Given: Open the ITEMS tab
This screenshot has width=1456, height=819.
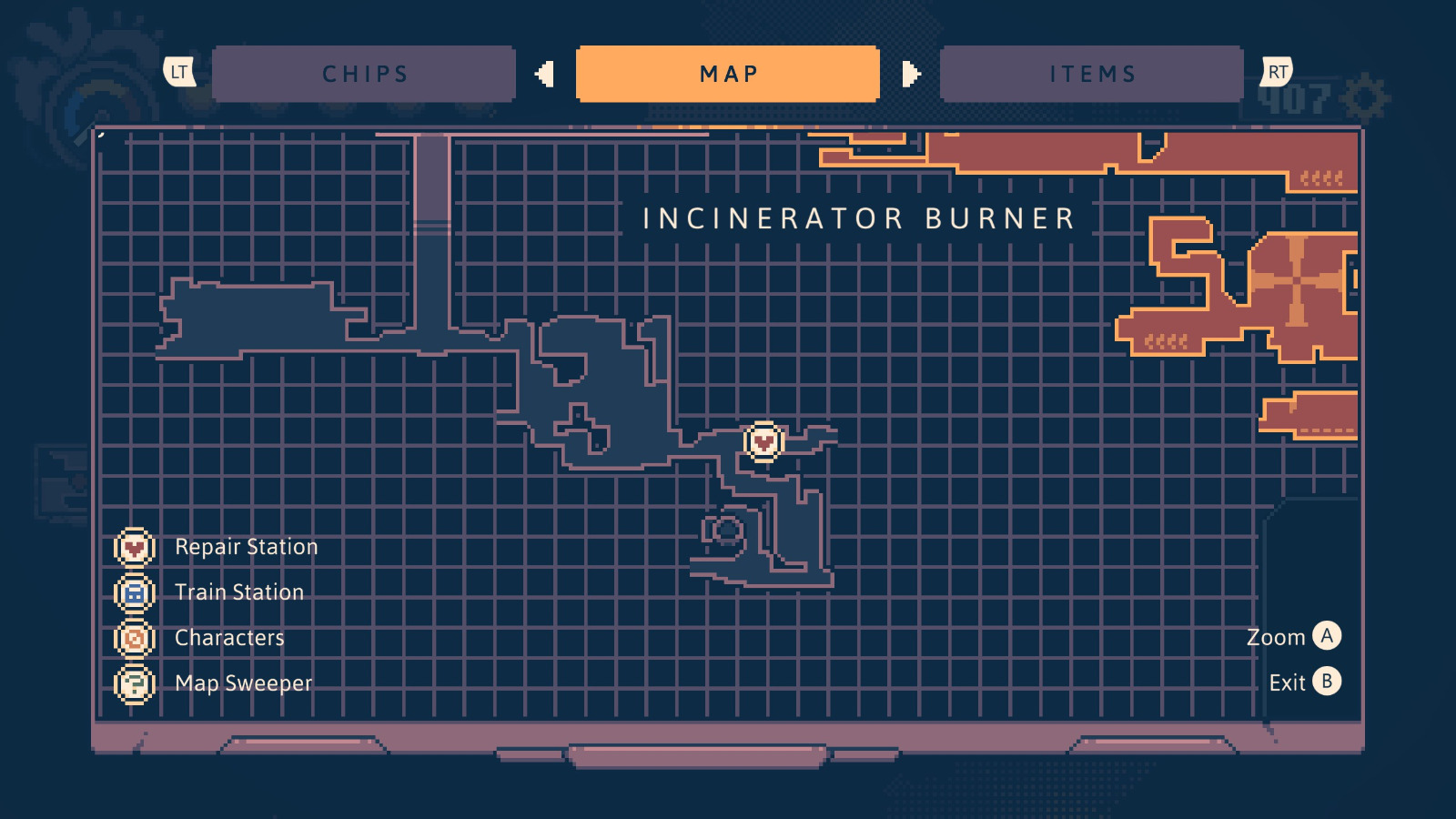Looking at the screenshot, I should pos(1092,74).
